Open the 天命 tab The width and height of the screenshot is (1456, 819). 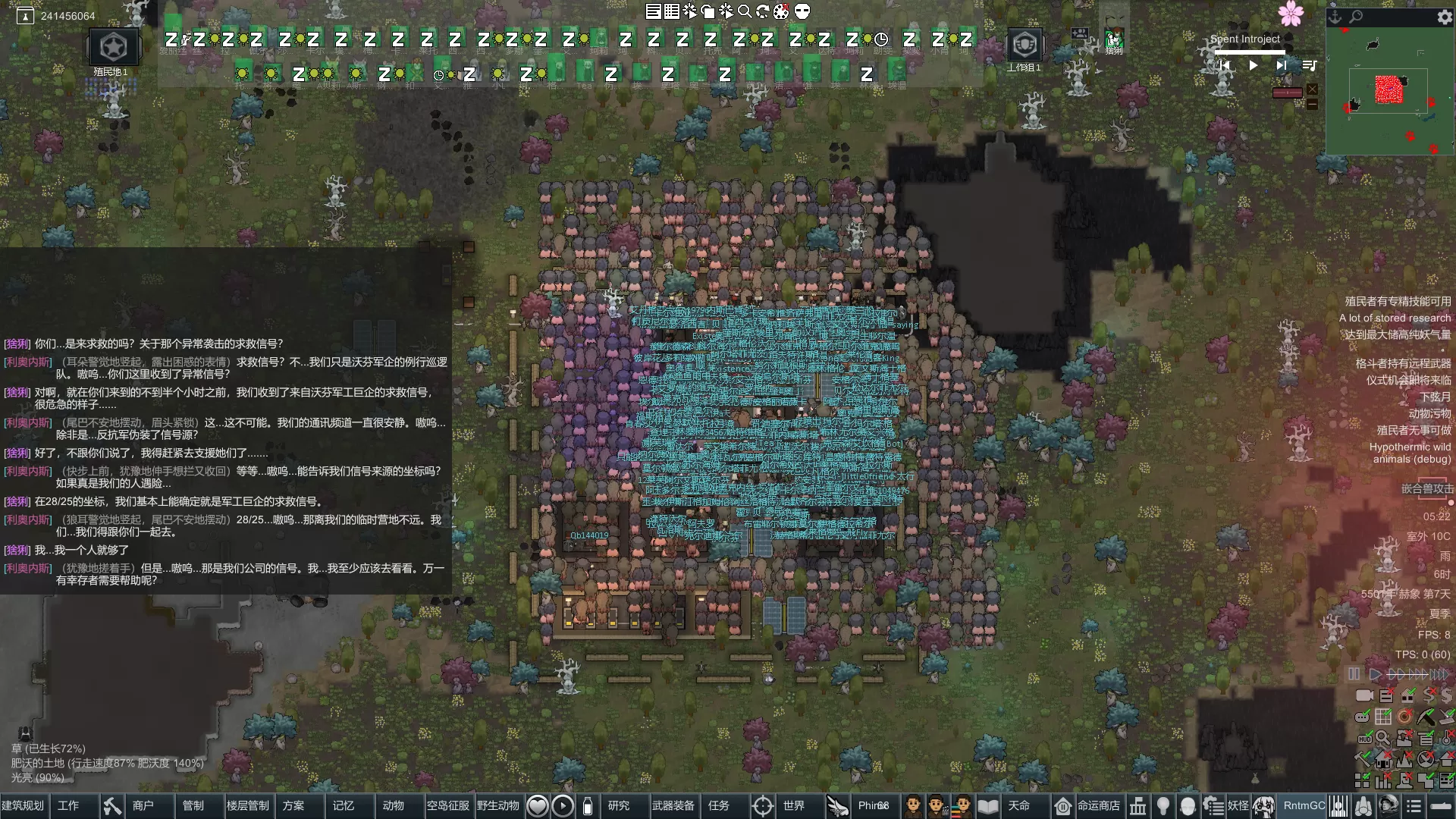[x=1018, y=805]
